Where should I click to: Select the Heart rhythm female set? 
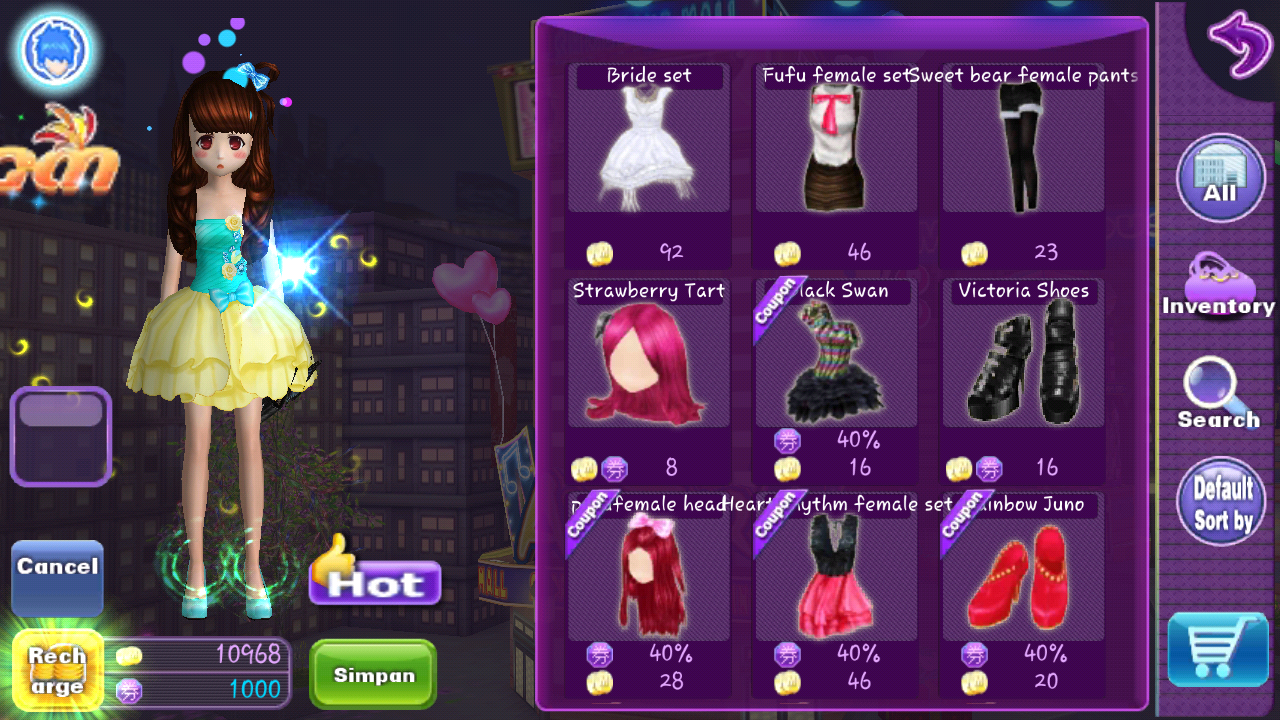(835, 576)
